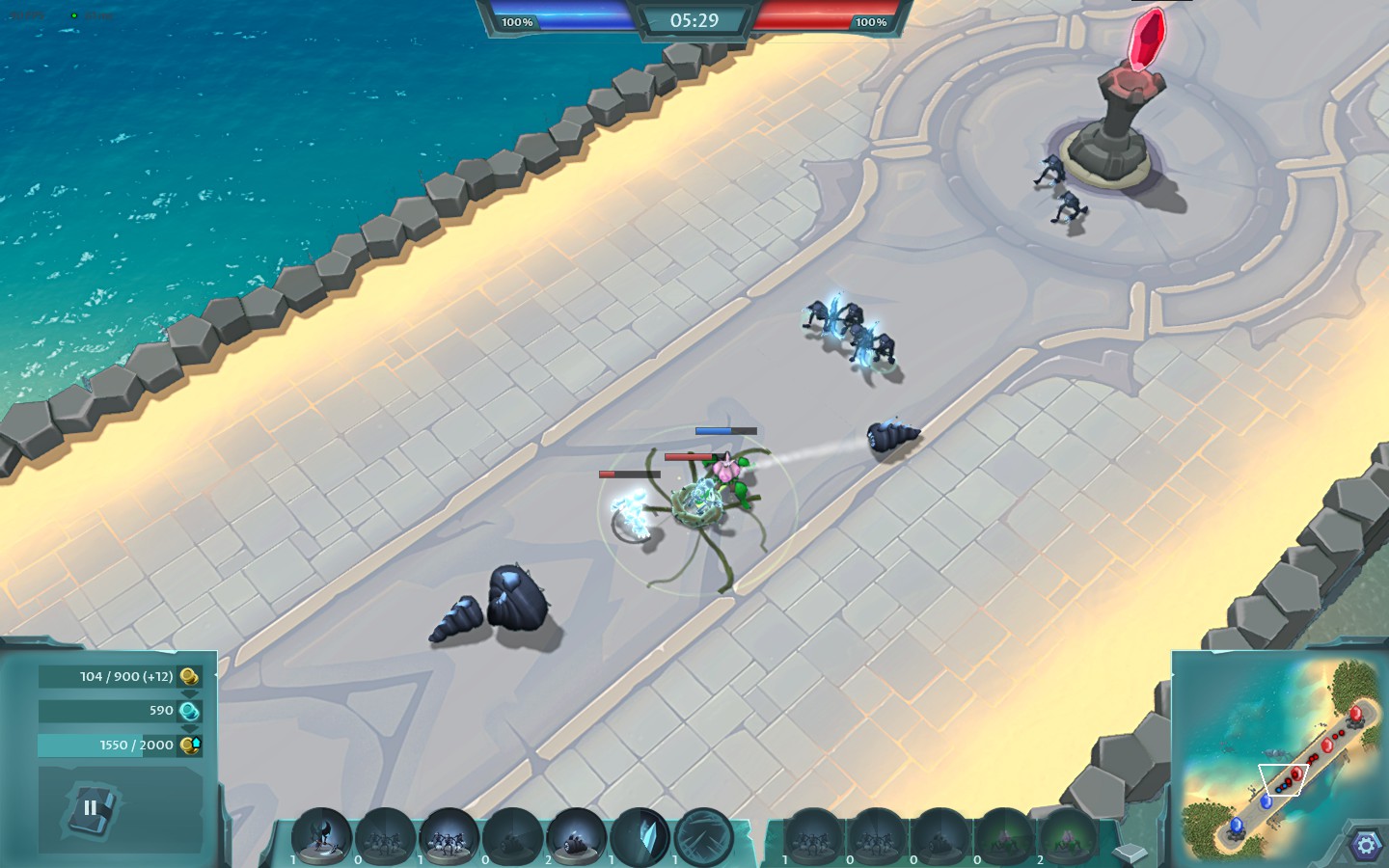This screenshot has width=1389, height=868.
Task: Click the stone block icon beside the unit bar
Action: pos(1130,853)
